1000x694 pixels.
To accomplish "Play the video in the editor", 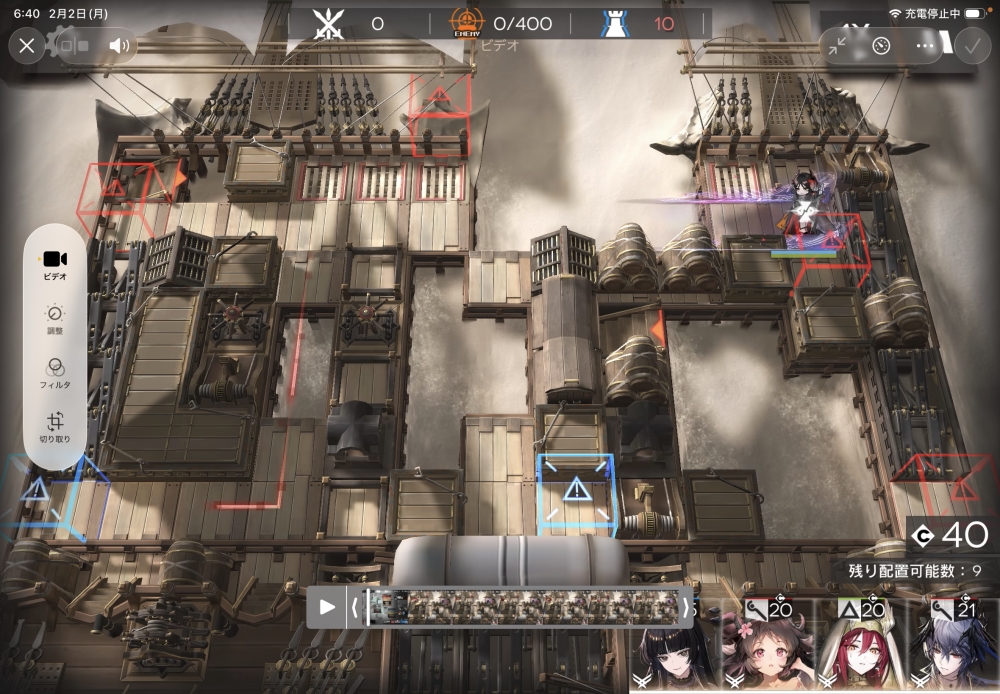I will tap(327, 606).
